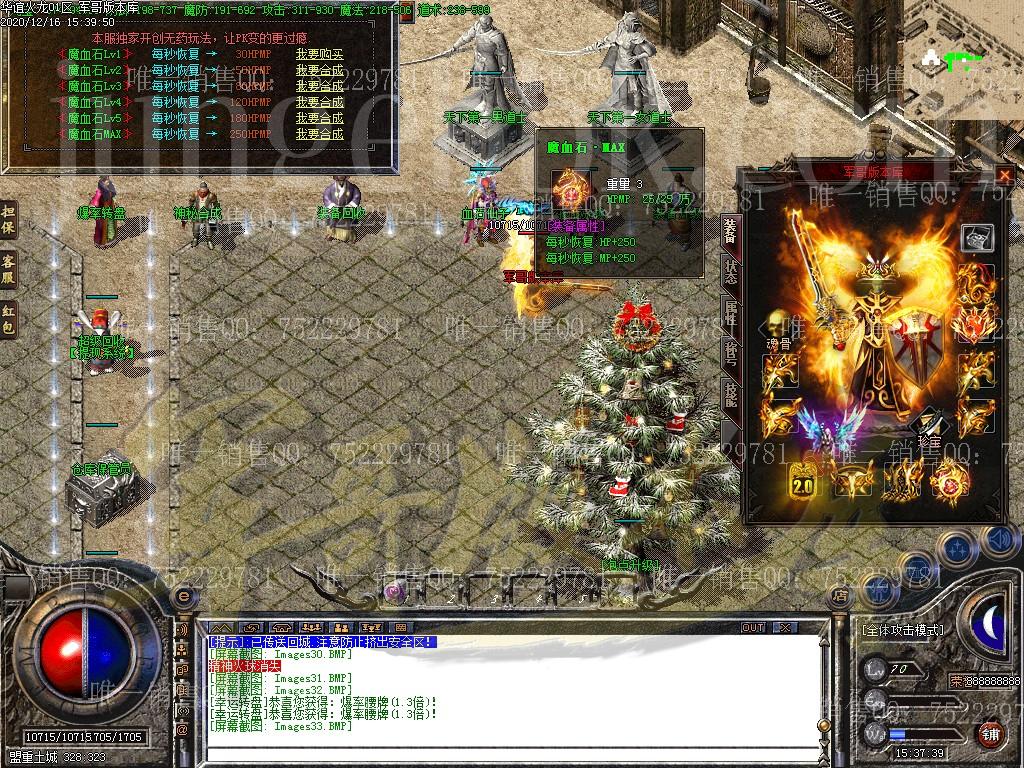Click 我要购买 for 魔血石 Lv1
This screenshot has height=768, width=1024.
(319, 54)
